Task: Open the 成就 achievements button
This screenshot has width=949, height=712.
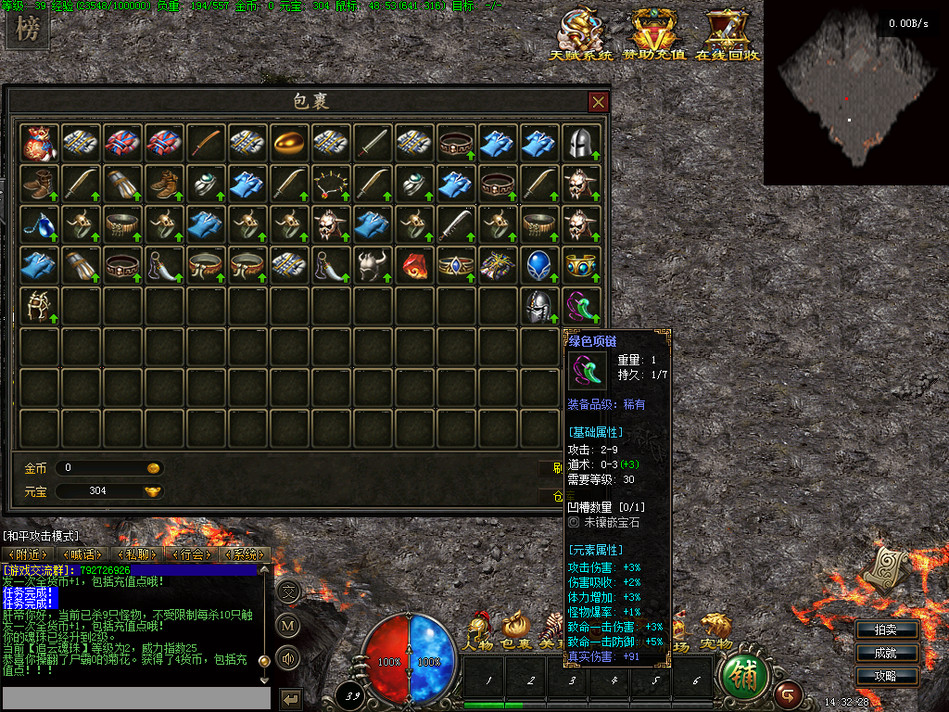Action: point(885,653)
